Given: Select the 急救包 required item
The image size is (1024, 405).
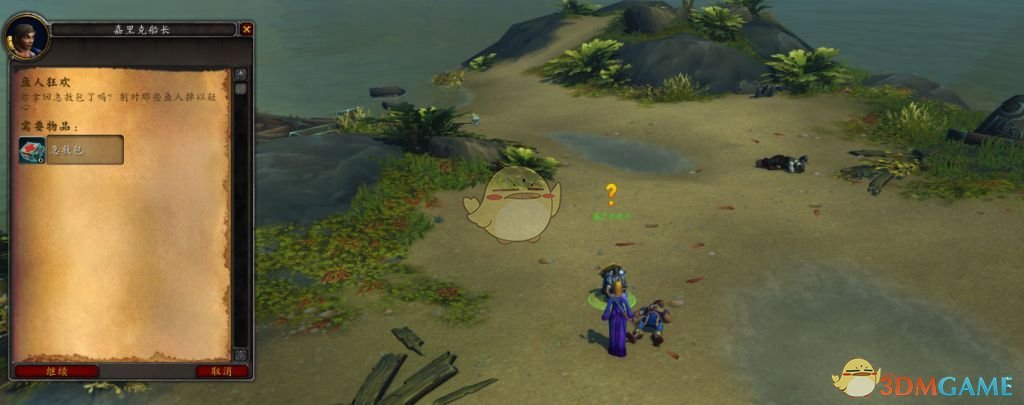Looking at the screenshot, I should [70, 150].
